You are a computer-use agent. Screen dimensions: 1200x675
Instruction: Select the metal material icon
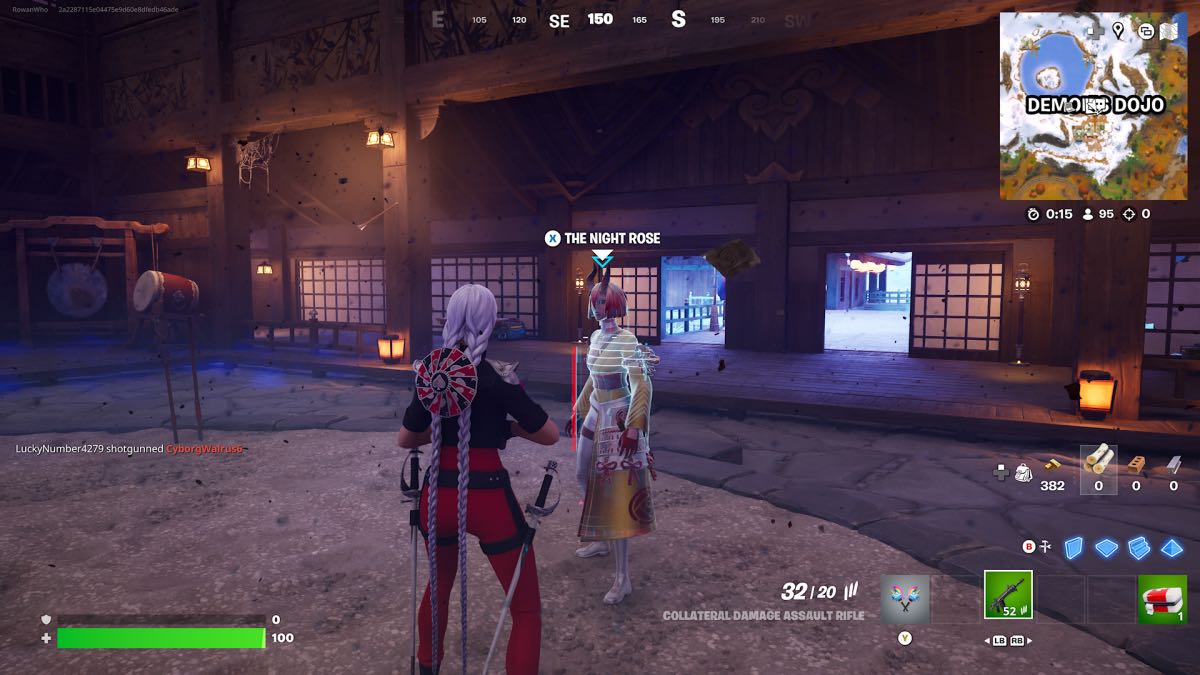(1173, 464)
